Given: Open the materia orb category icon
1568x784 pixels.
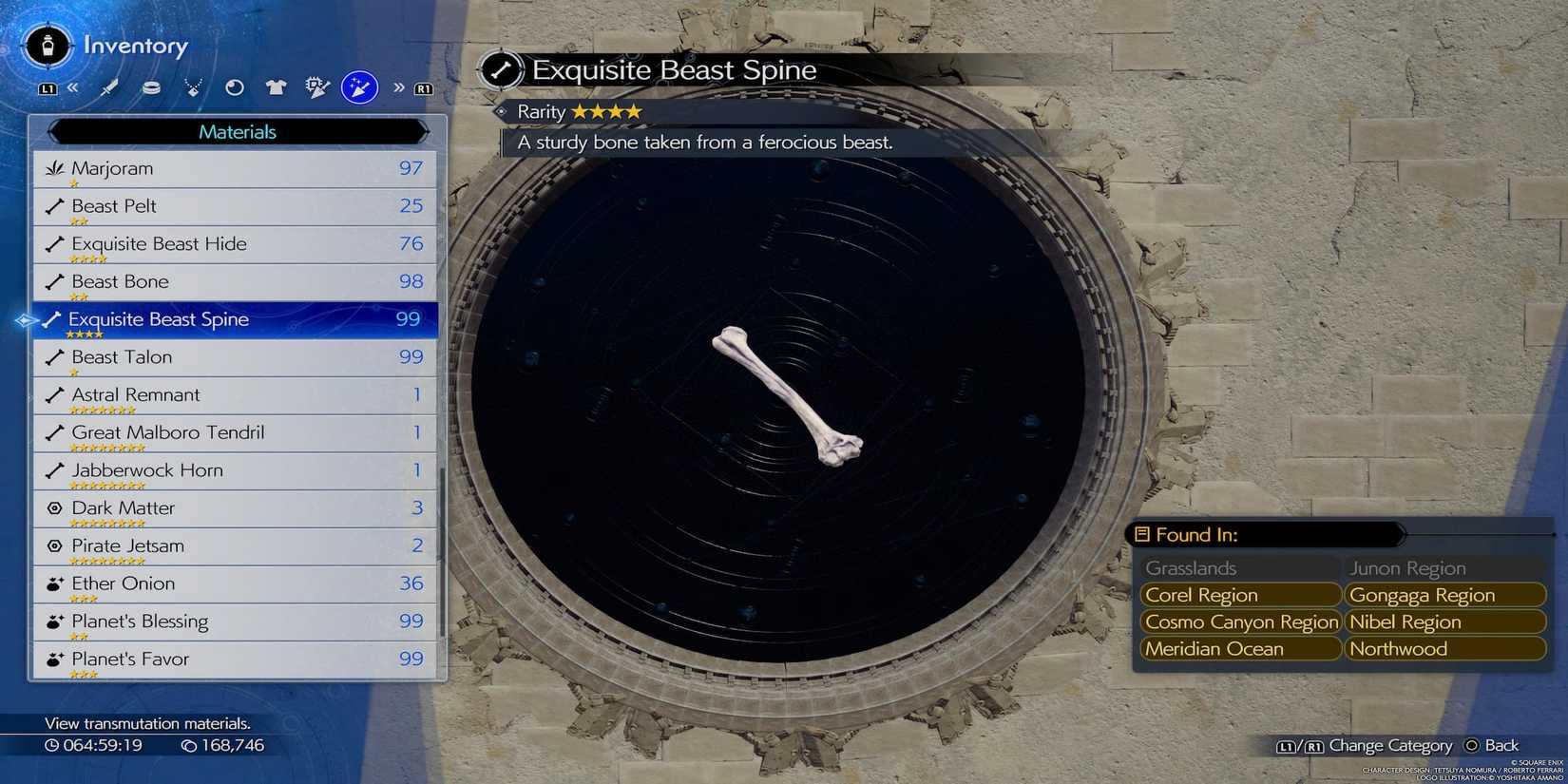Looking at the screenshot, I should [234, 86].
